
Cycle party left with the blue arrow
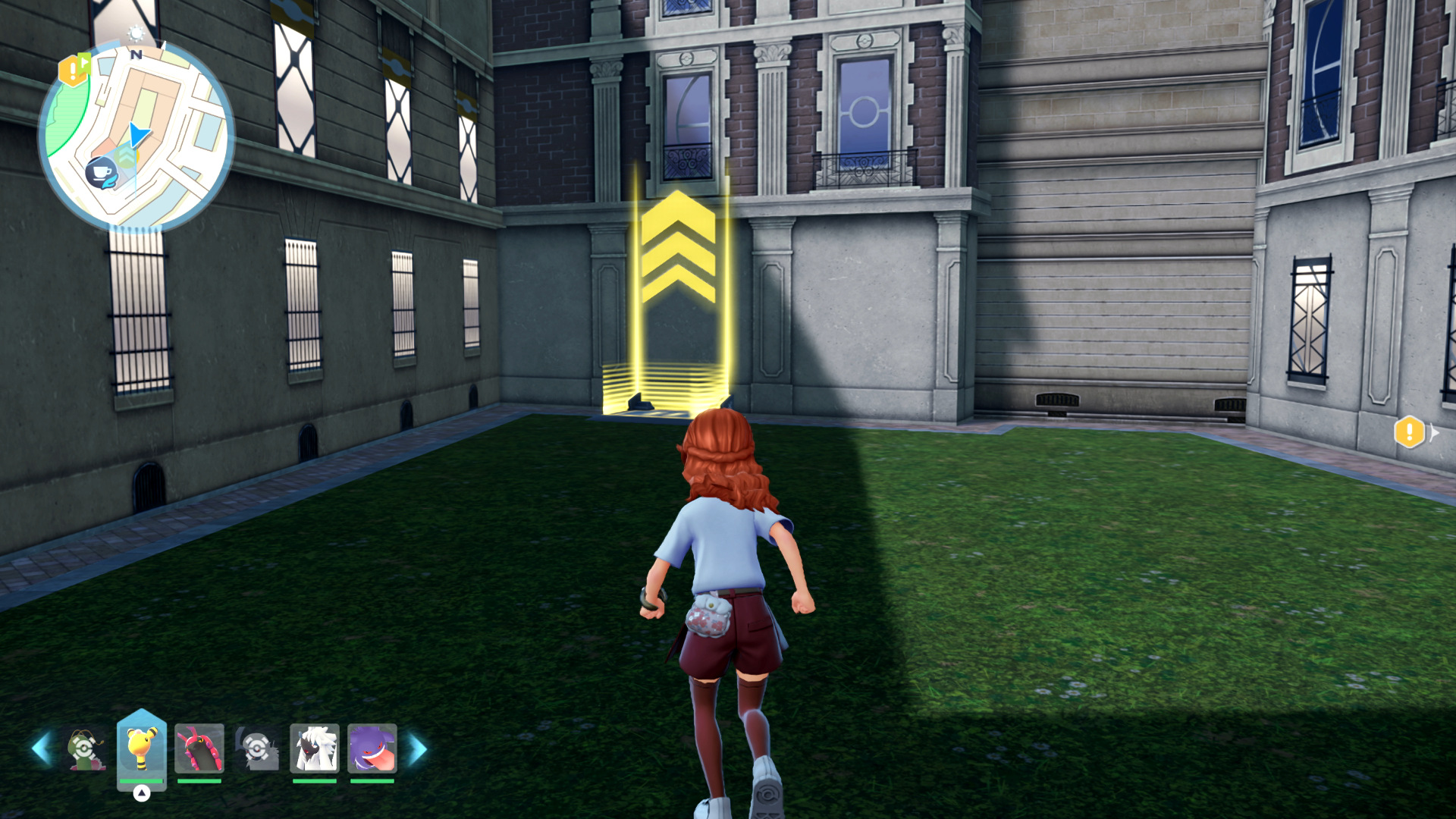(x=41, y=748)
